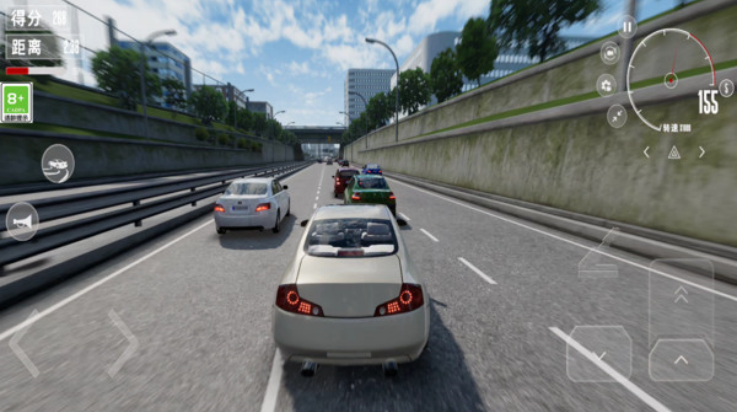The image size is (737, 412).
Task: Step on the accelerator pedal
Action: pos(681,360)
